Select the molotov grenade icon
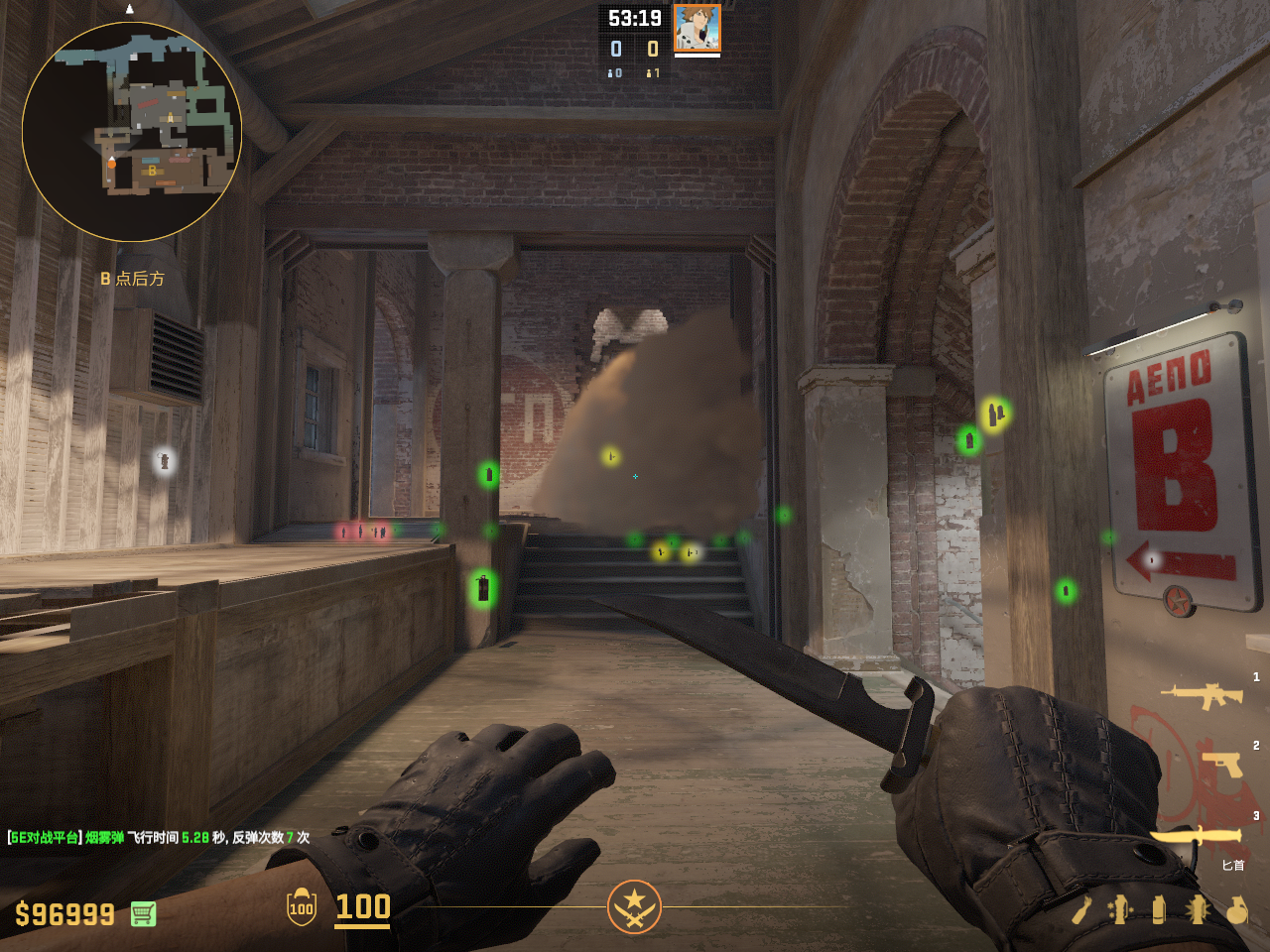The width and height of the screenshot is (1270, 952). 1081,909
